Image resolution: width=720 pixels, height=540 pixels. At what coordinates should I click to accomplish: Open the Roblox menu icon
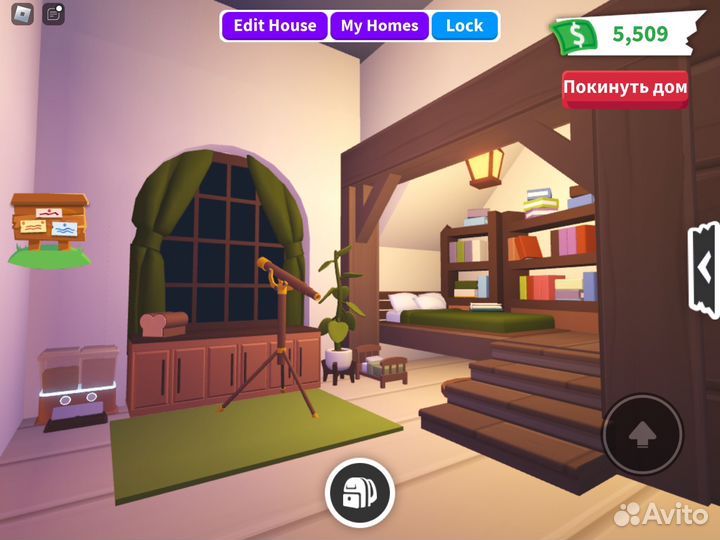pos(22,14)
